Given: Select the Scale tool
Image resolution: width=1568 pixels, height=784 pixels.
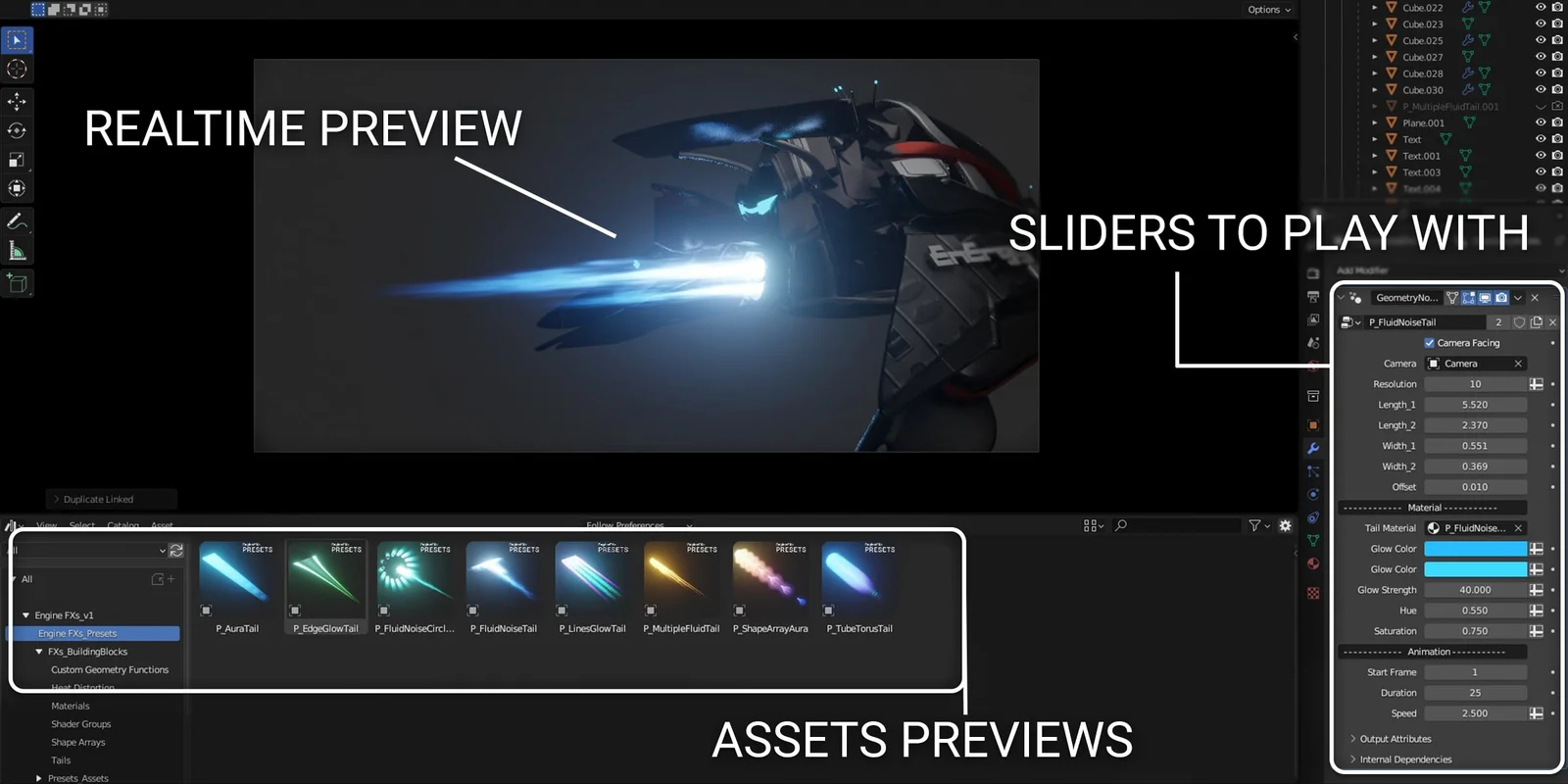Looking at the screenshot, I should 16,160.
